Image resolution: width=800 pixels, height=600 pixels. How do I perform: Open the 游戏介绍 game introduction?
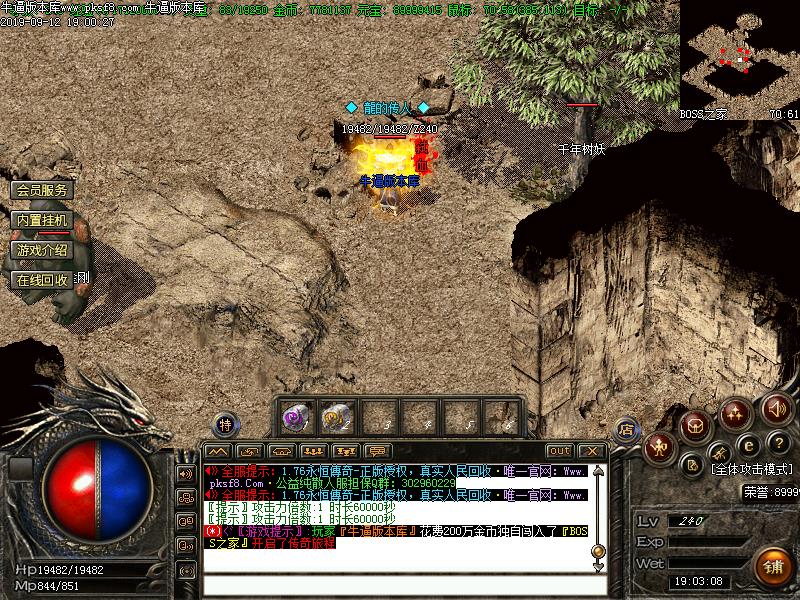coord(43,250)
